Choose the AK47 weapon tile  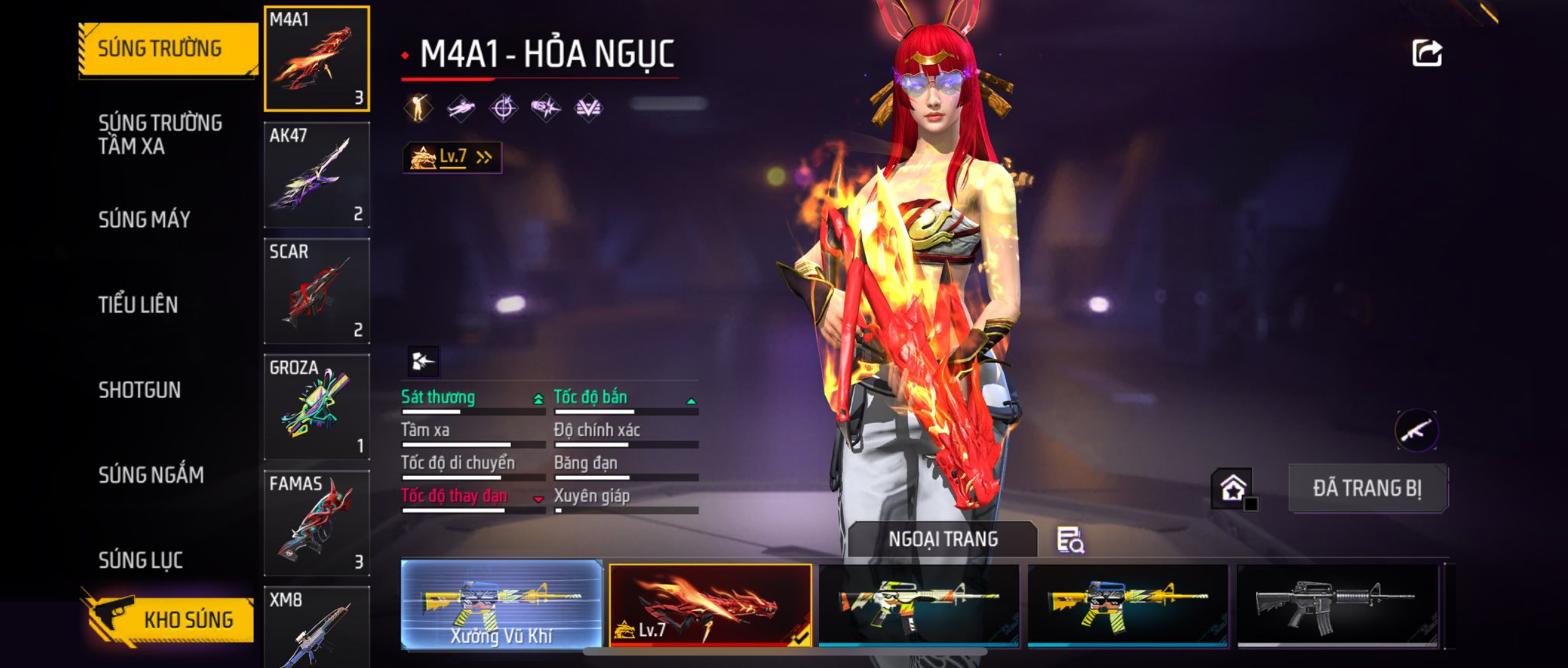pos(316,175)
